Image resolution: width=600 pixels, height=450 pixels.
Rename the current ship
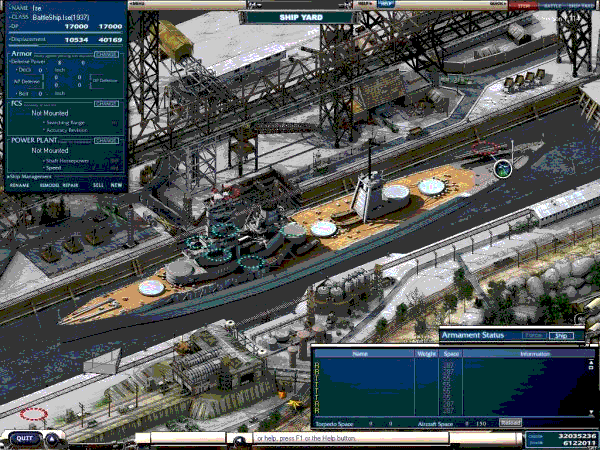click(x=20, y=185)
